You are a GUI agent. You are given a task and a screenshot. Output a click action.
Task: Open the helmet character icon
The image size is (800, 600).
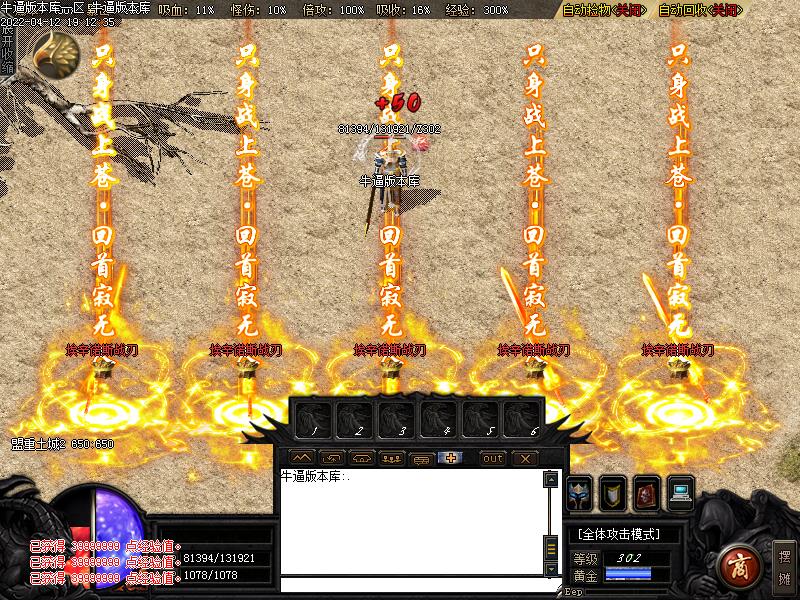(580, 492)
